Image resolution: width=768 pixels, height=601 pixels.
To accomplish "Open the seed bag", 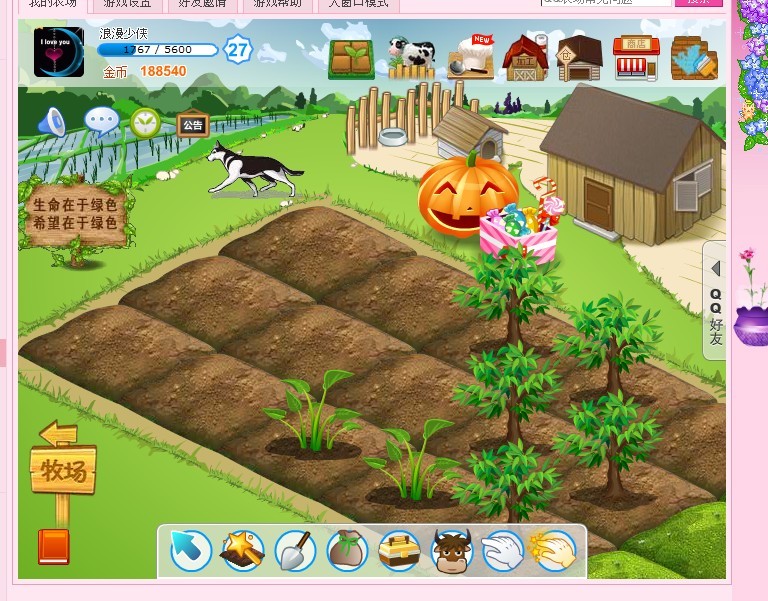I will coord(348,550).
